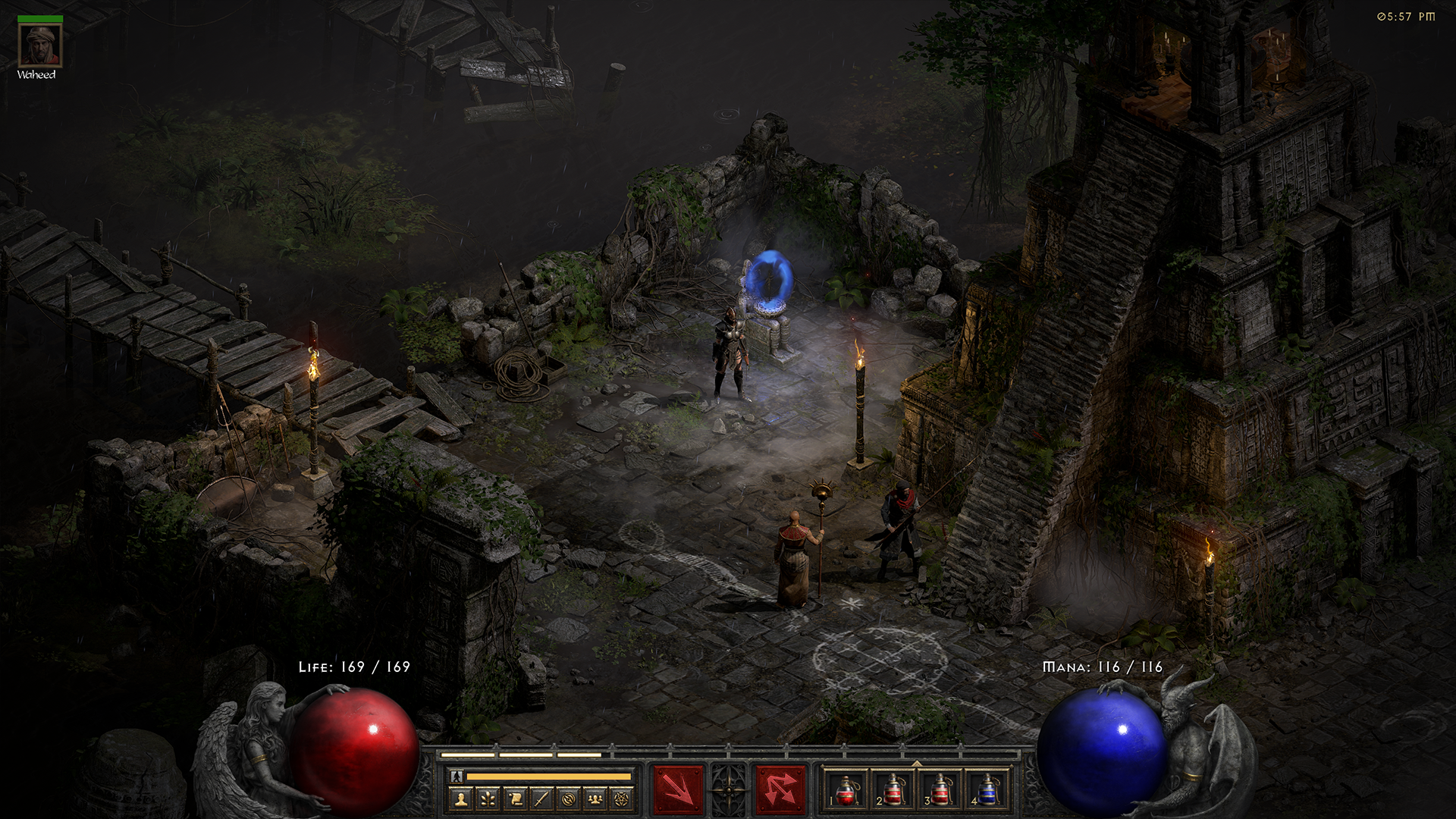
Task: Select the right multi-arrow skill
Action: pyautogui.click(x=780, y=789)
